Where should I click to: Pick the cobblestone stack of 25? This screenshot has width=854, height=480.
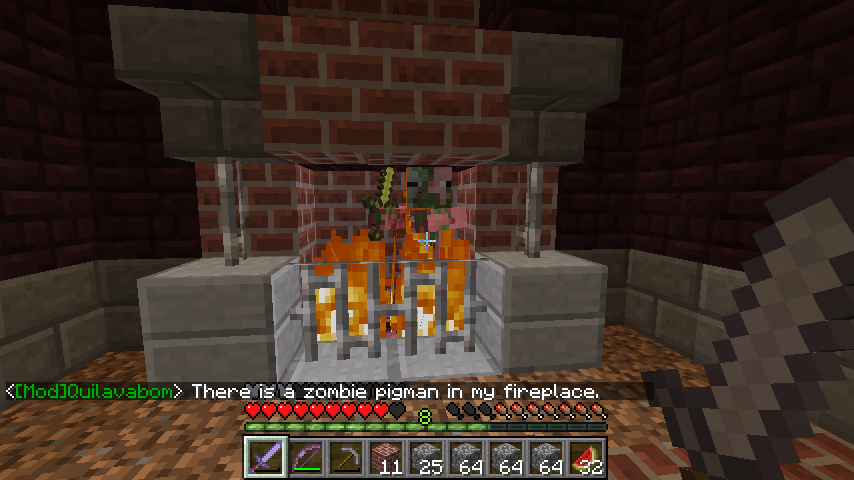pos(426,458)
